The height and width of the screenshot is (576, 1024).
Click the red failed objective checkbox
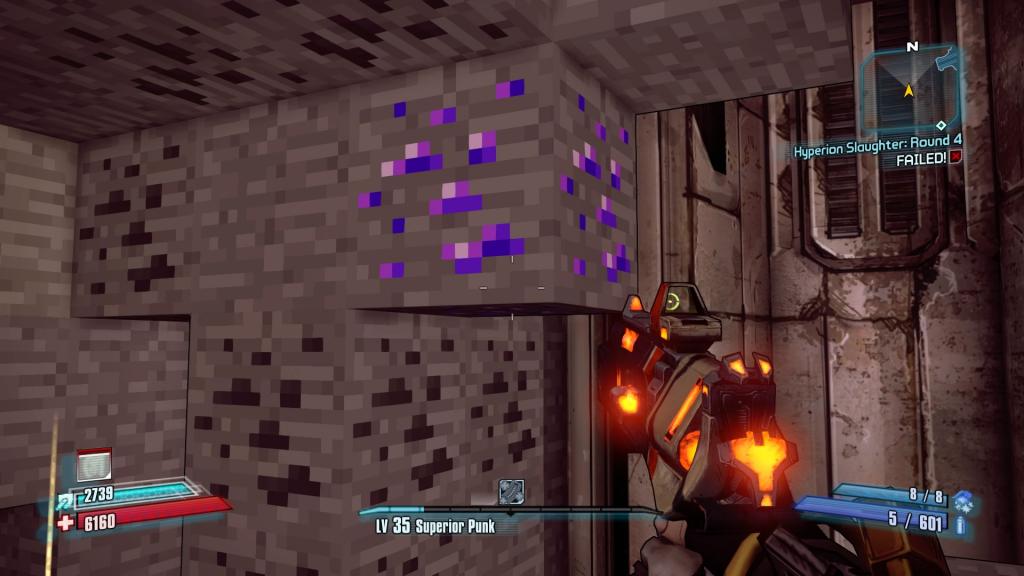956,159
